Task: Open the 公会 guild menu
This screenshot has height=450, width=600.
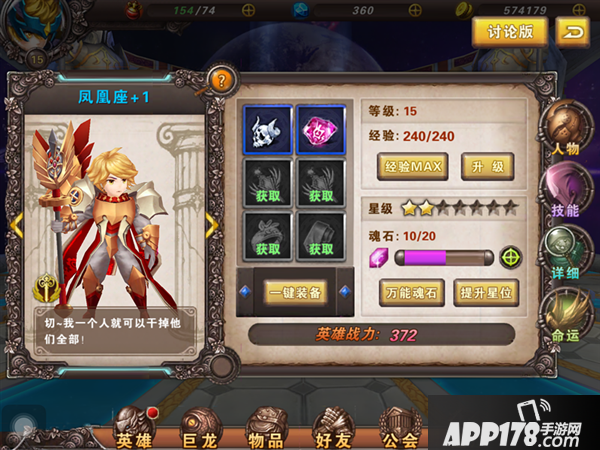Action: (x=400, y=427)
